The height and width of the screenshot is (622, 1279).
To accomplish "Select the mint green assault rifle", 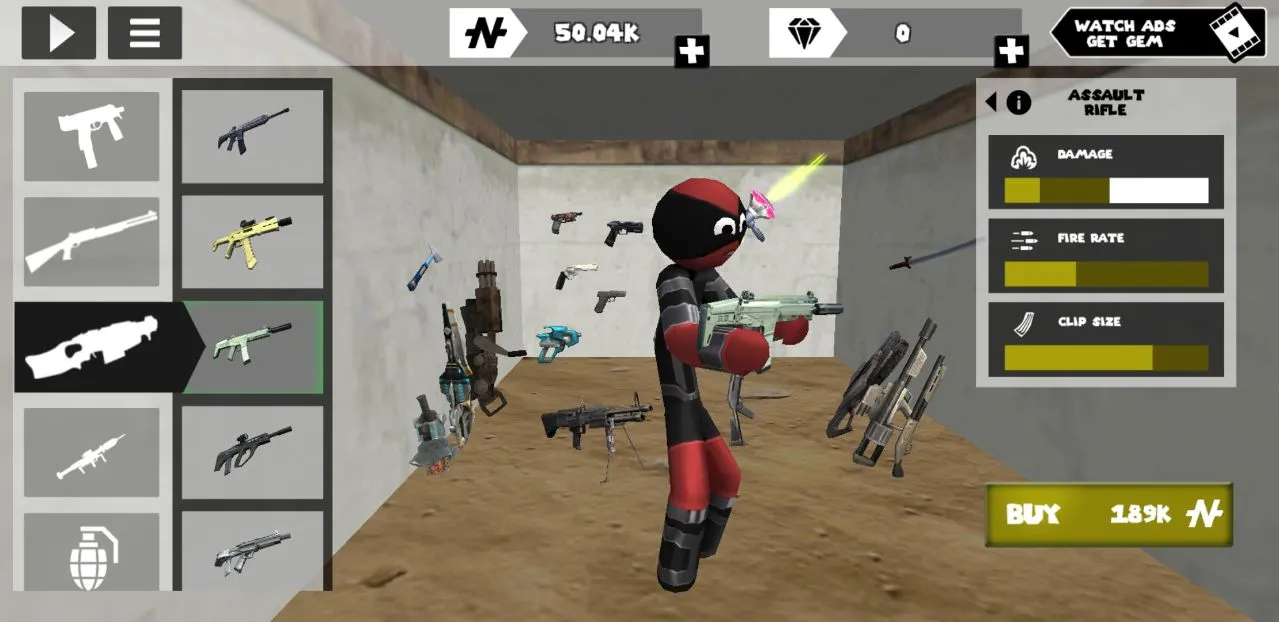I will [x=252, y=346].
